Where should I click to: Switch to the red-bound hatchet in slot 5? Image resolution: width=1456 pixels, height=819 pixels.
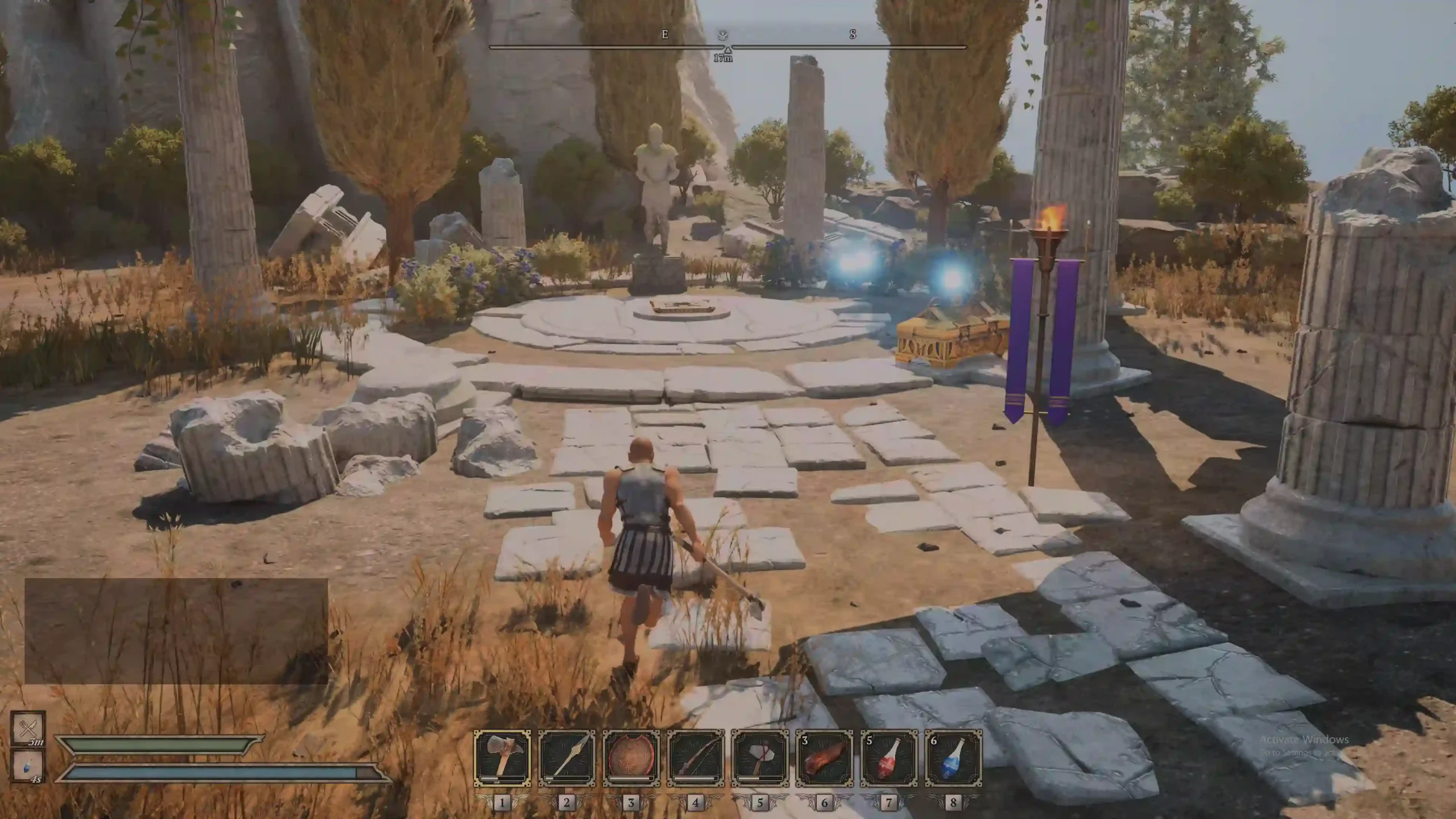tap(760, 758)
